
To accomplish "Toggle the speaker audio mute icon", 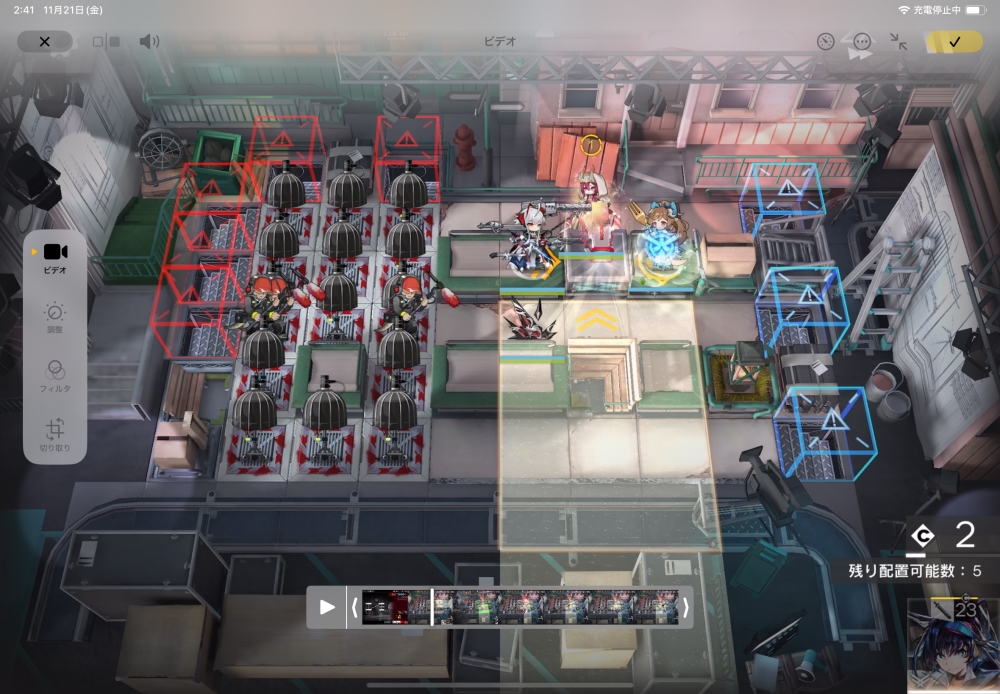I will pyautogui.click(x=149, y=41).
